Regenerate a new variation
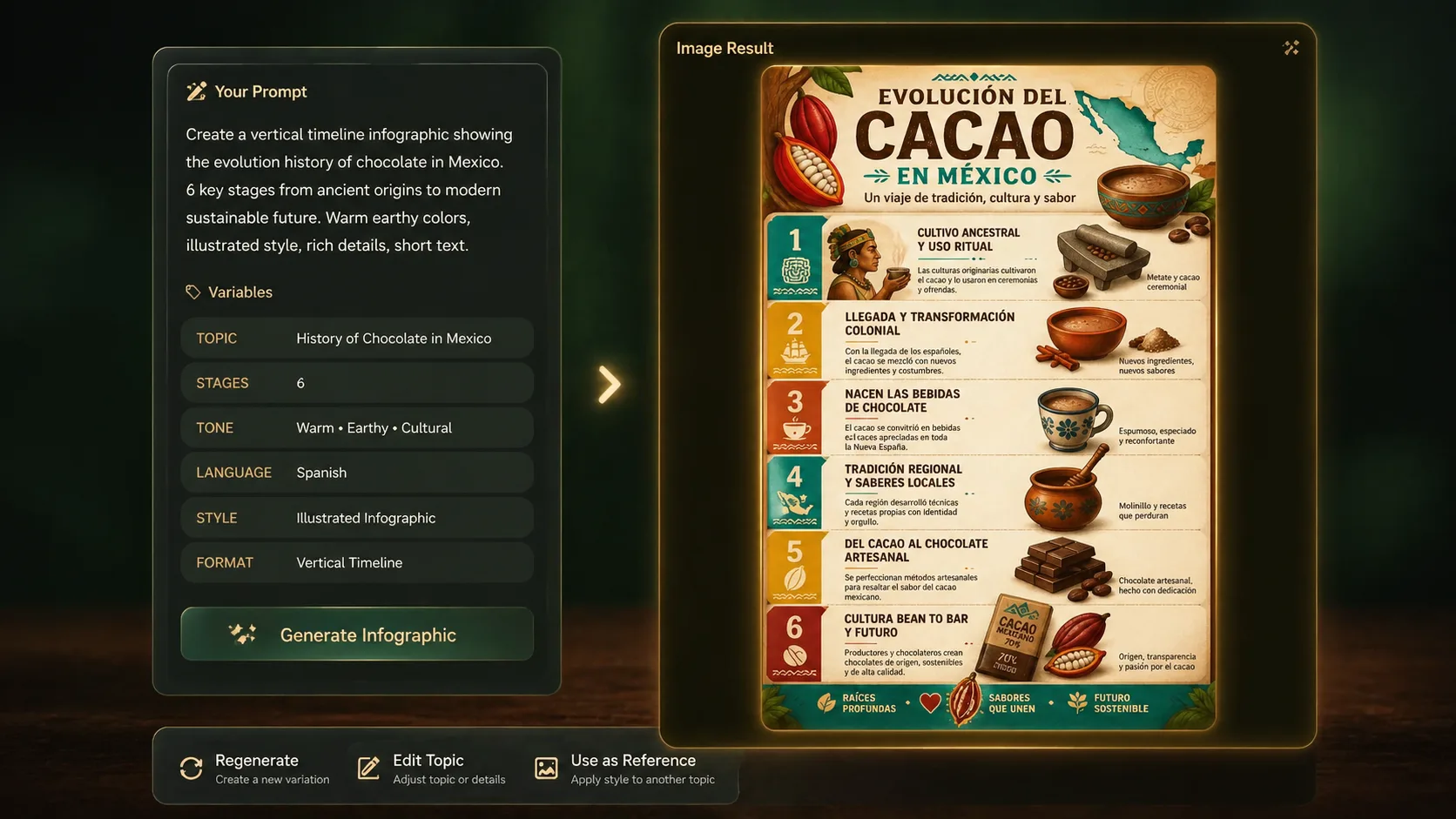This screenshot has height=819, width=1456. point(255,769)
